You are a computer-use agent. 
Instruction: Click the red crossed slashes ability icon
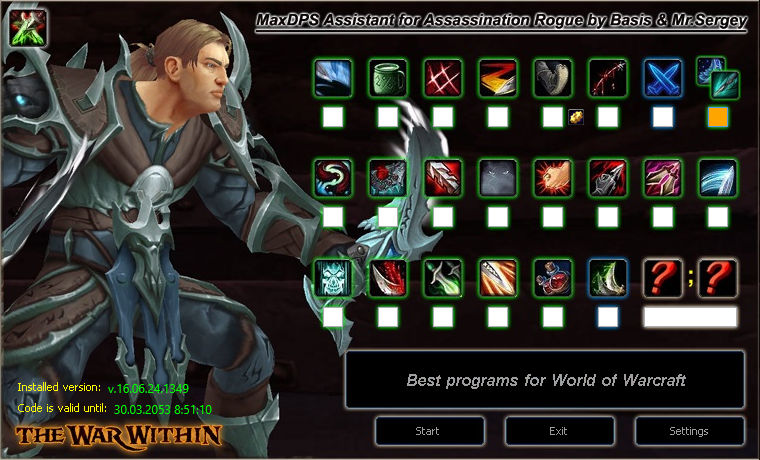tap(442, 77)
